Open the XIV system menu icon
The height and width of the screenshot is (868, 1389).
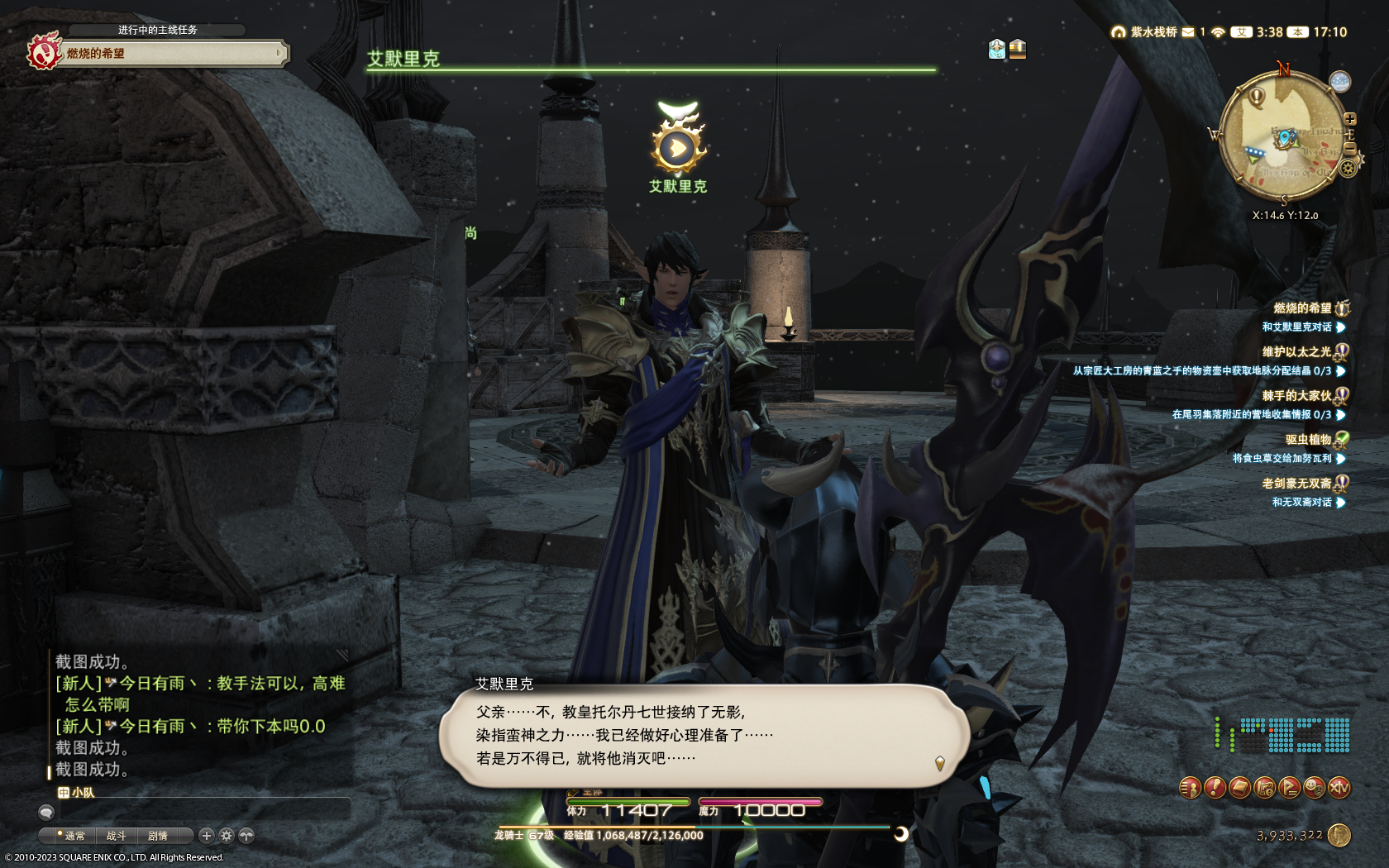pos(1339,788)
